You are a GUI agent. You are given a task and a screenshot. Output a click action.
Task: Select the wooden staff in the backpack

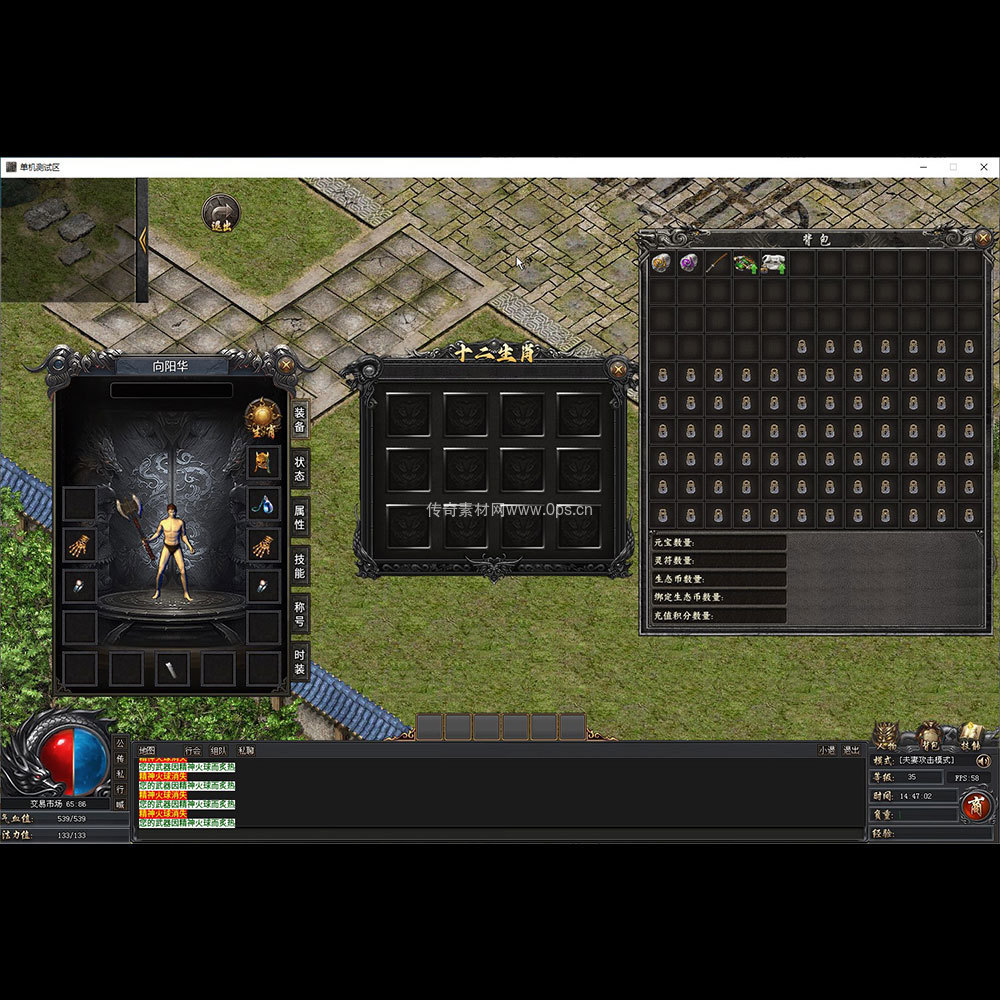click(x=717, y=264)
